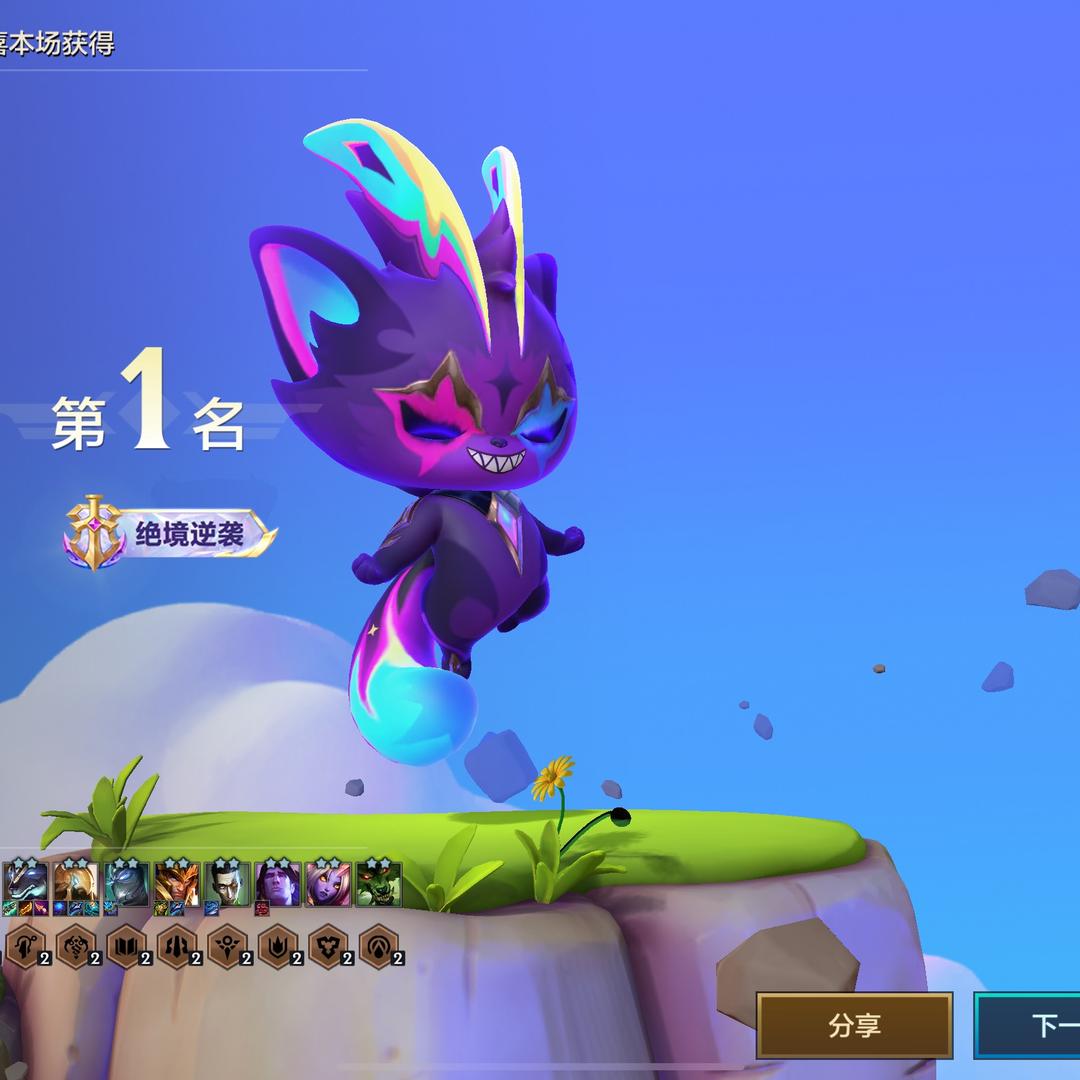
Task: Continue with the 下一 next button
Action: point(1030,1025)
